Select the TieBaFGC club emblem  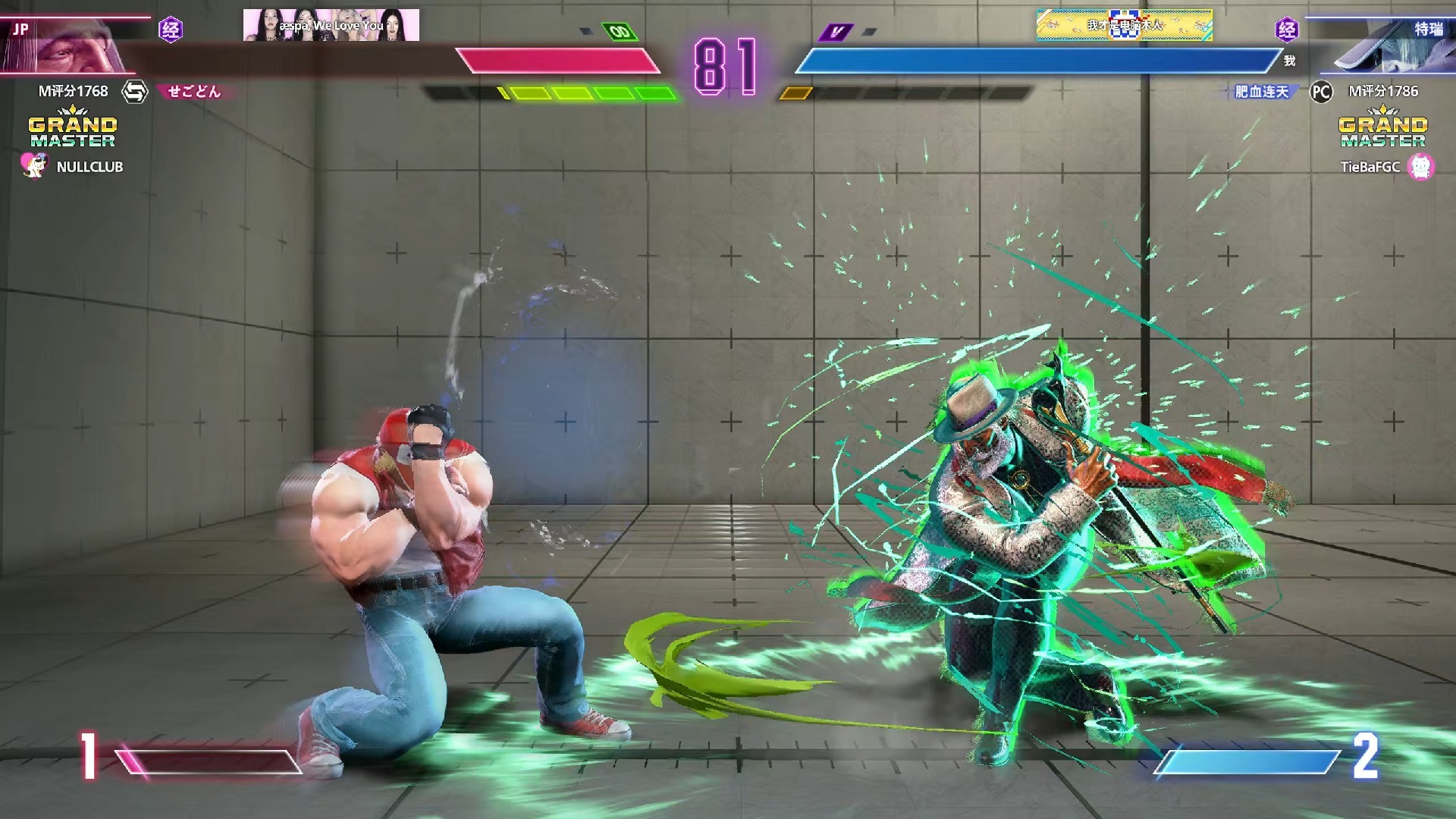(x=1420, y=166)
